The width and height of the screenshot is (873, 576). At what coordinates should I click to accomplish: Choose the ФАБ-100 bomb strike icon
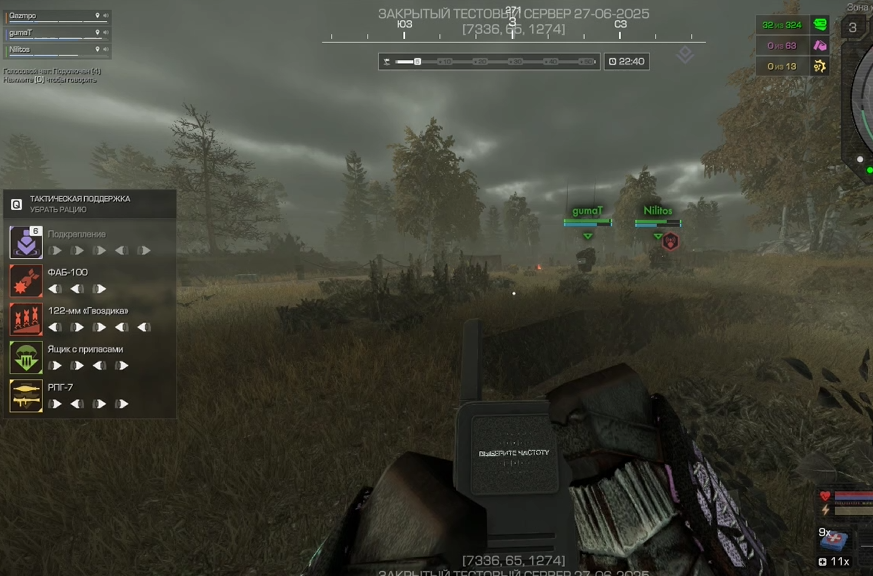click(x=25, y=280)
